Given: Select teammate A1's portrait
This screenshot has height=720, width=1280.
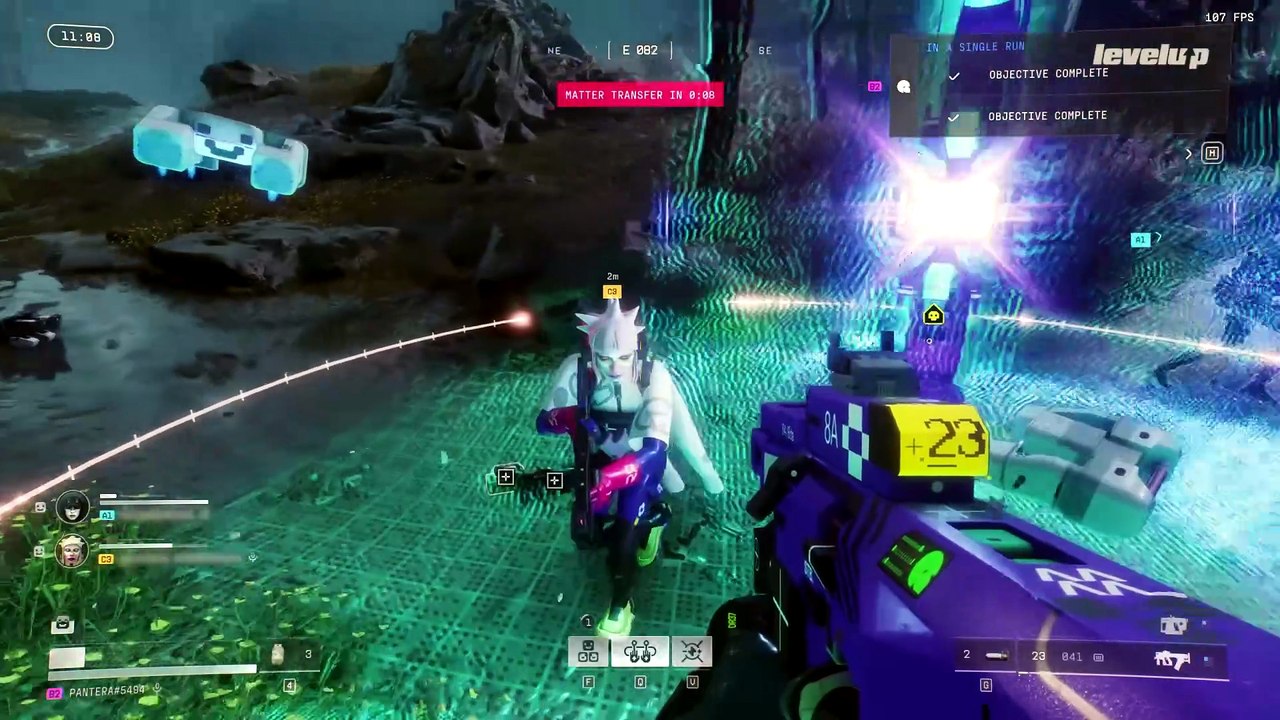Looking at the screenshot, I should tap(72, 508).
